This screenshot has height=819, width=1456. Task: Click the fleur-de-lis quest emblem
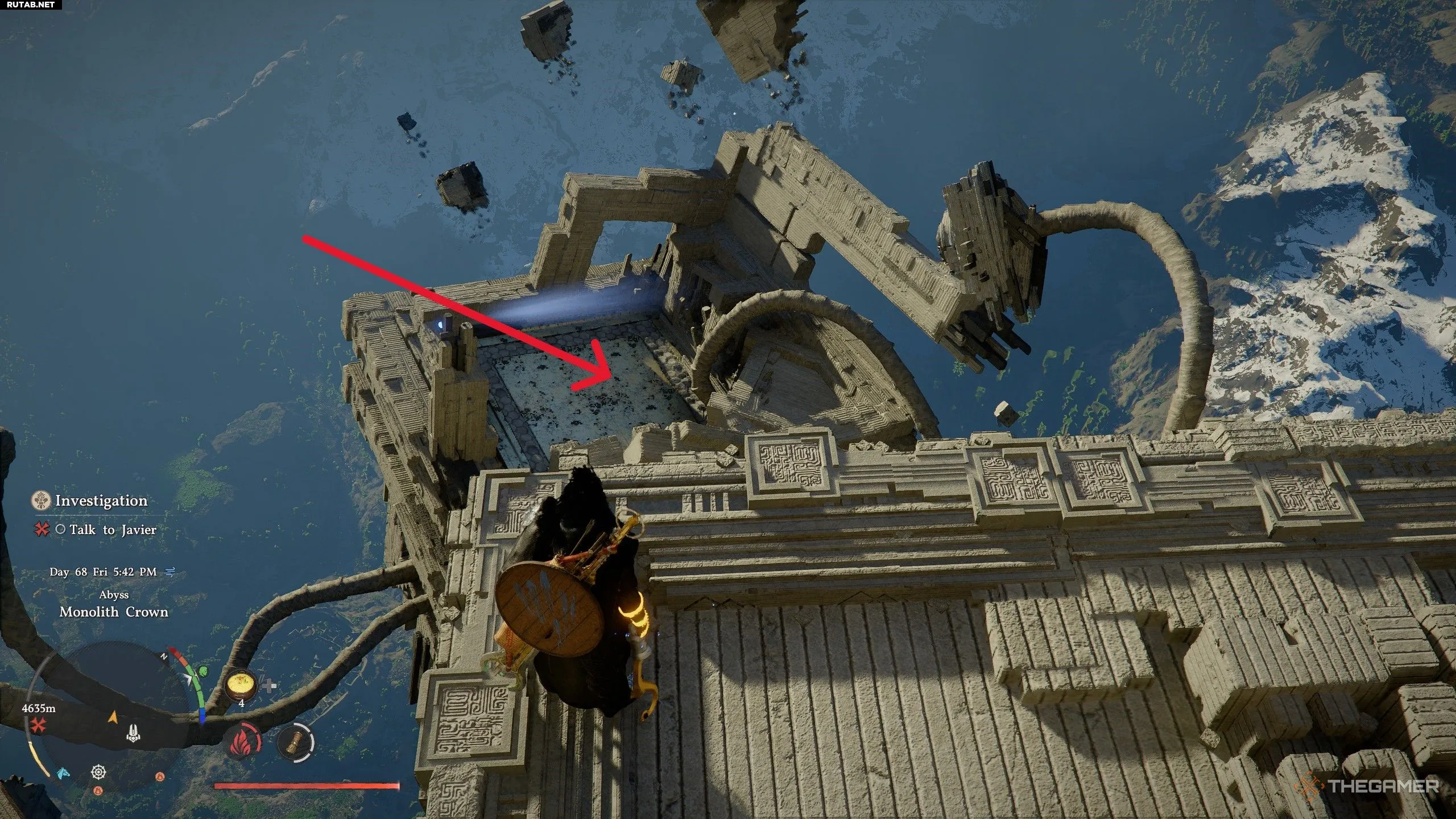click(x=41, y=501)
